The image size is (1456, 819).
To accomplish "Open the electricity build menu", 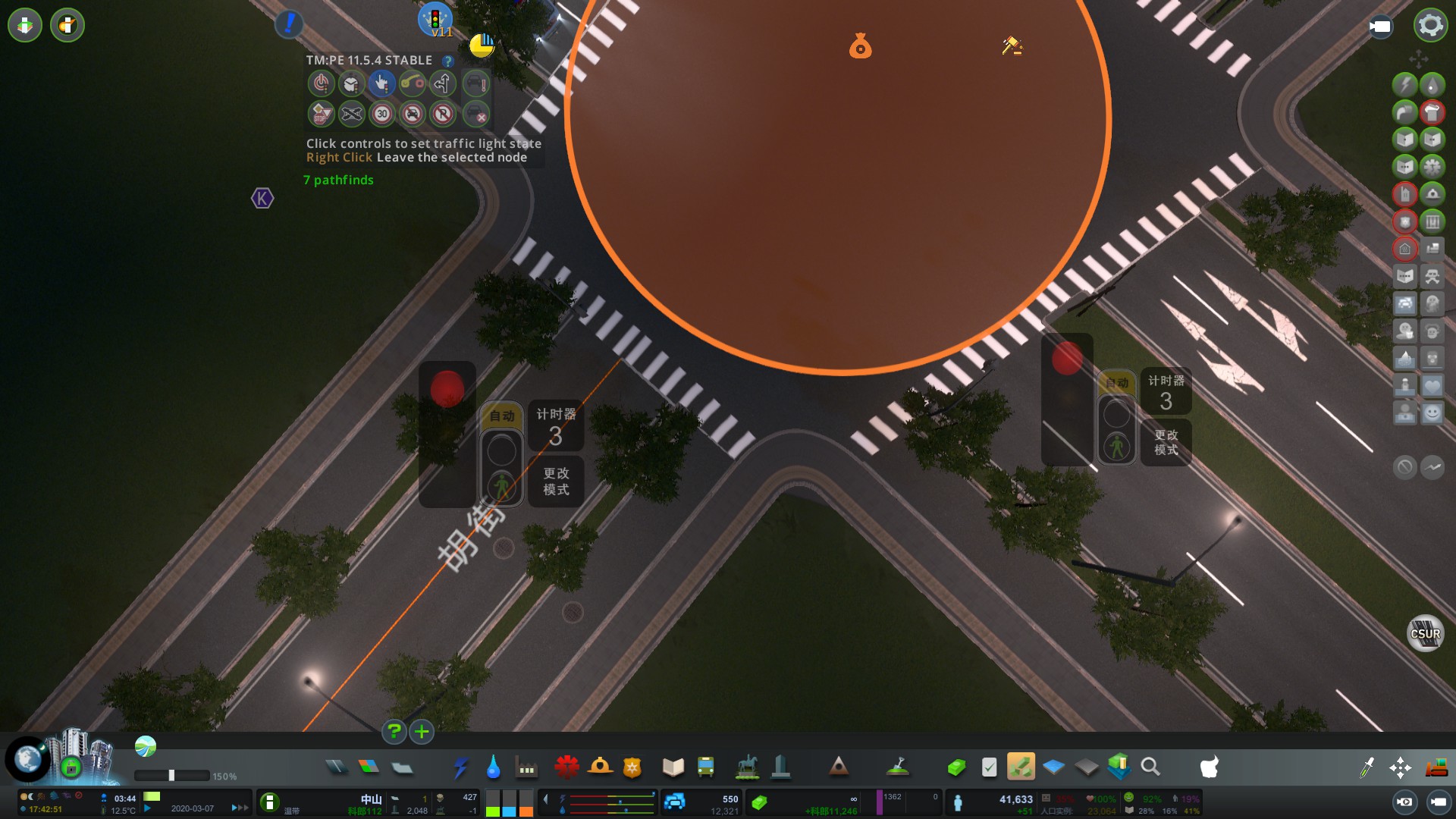I will (x=460, y=767).
